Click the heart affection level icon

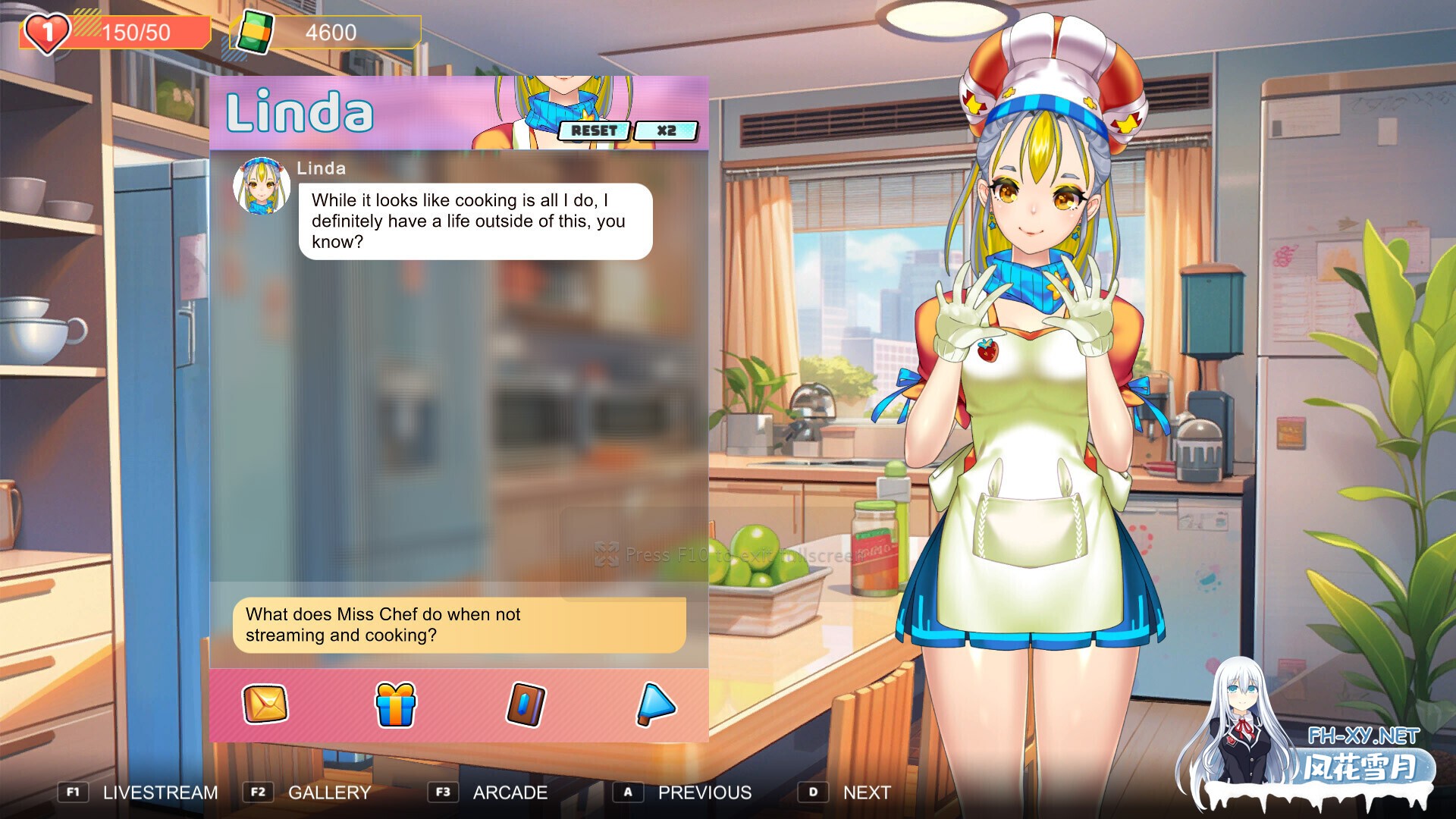coord(43,30)
